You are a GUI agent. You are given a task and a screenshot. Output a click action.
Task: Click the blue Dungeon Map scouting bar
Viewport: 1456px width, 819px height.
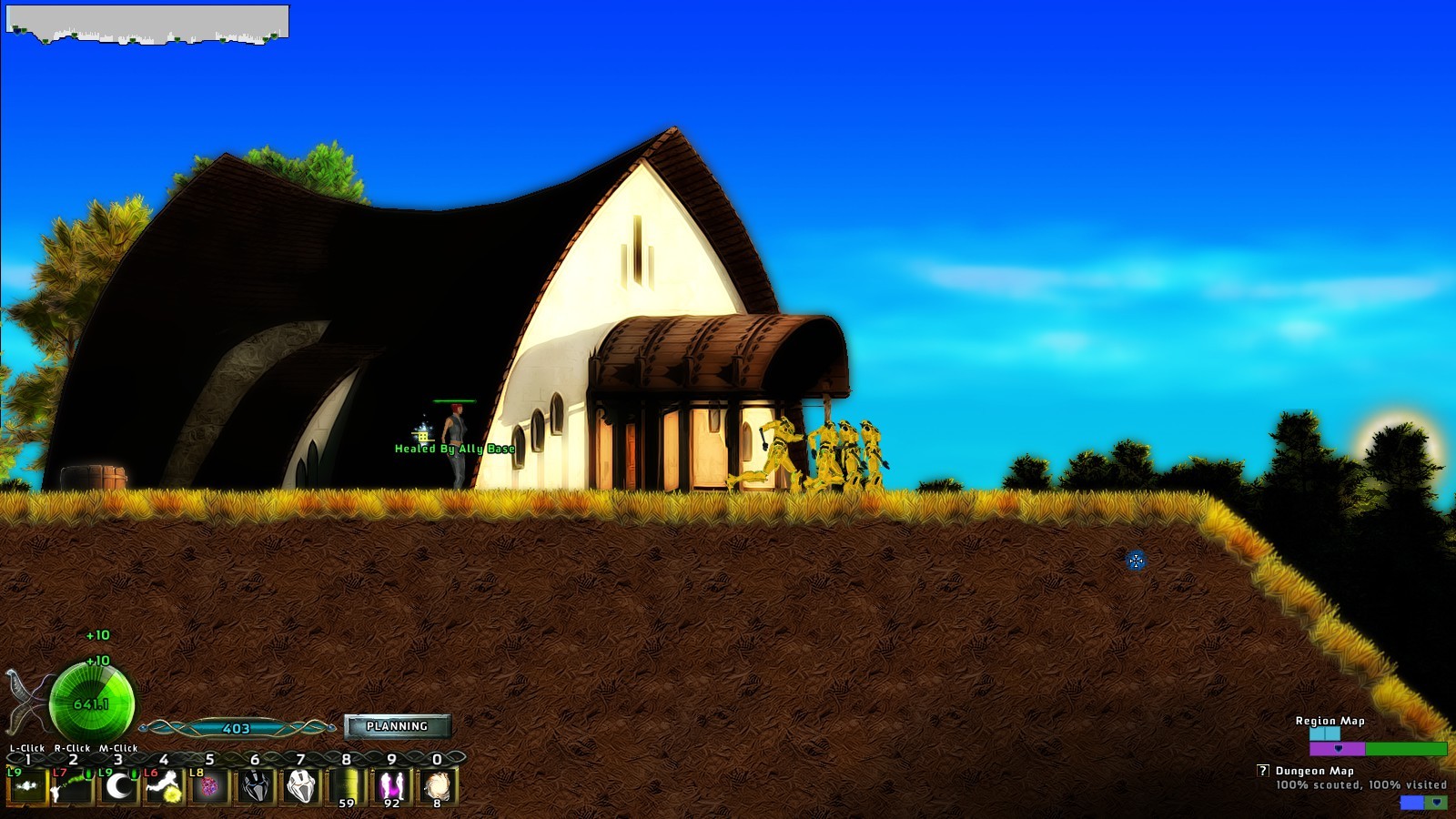1412,802
